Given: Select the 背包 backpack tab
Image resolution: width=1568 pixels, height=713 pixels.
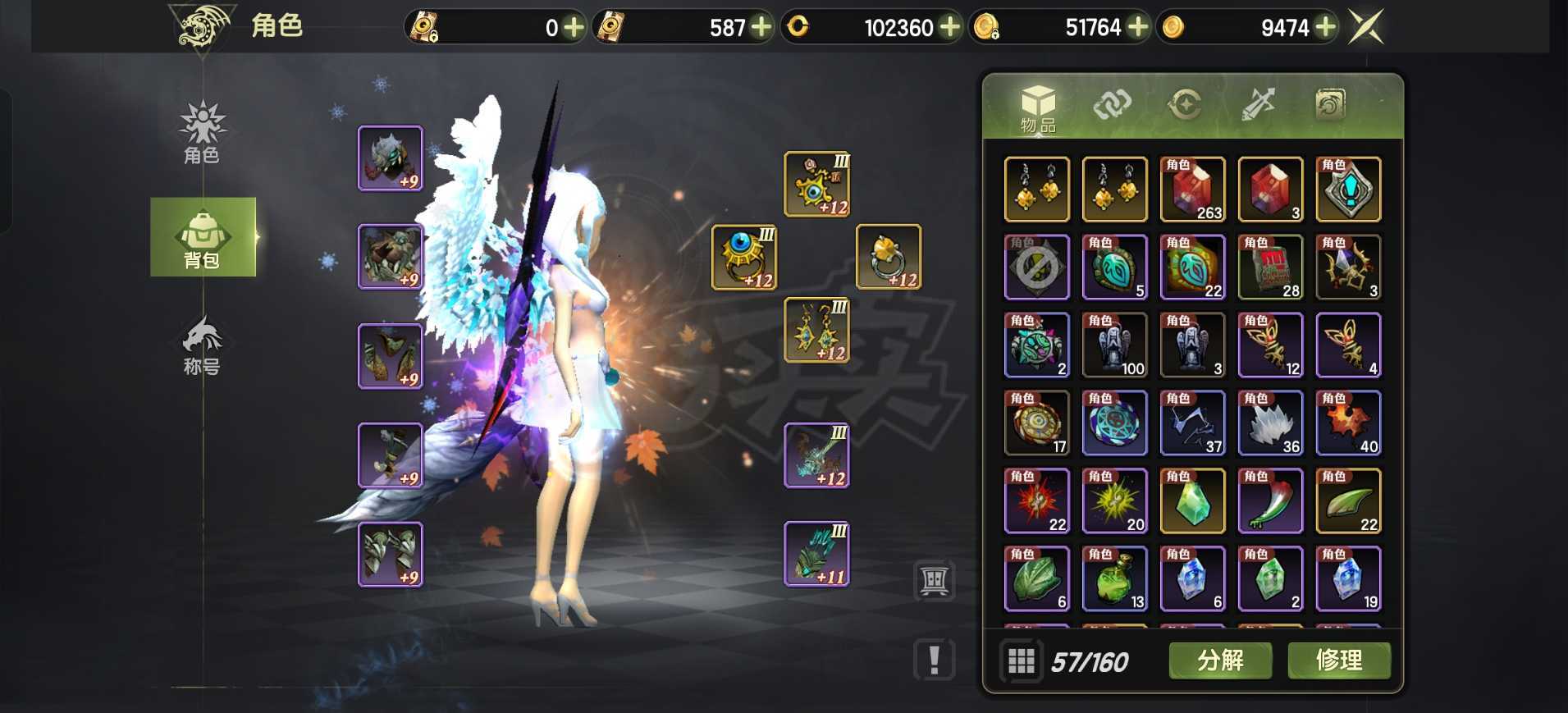Looking at the screenshot, I should click(203, 237).
